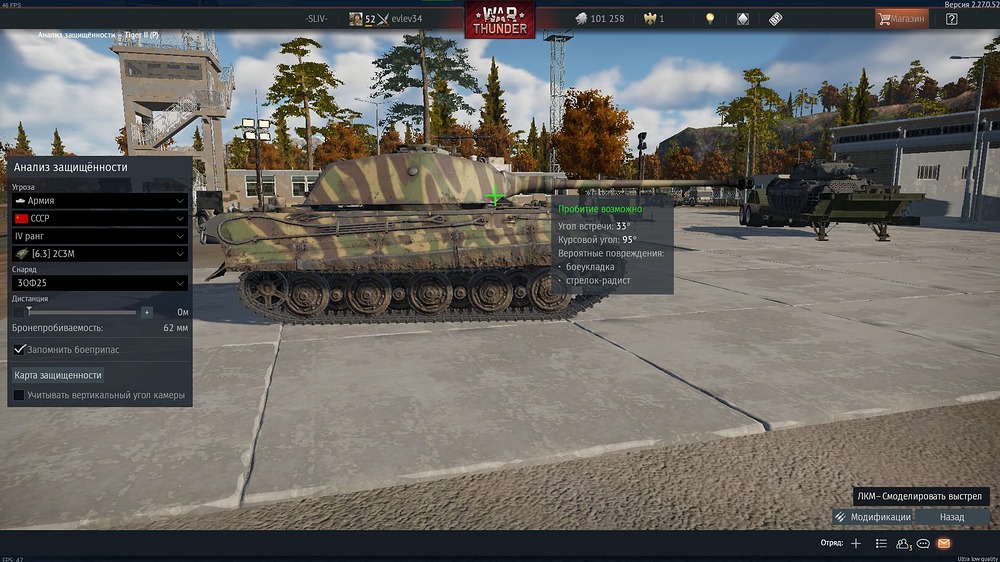1000x562 pixels.
Task: Open Карта защищенности protection map
Action: tap(58, 375)
